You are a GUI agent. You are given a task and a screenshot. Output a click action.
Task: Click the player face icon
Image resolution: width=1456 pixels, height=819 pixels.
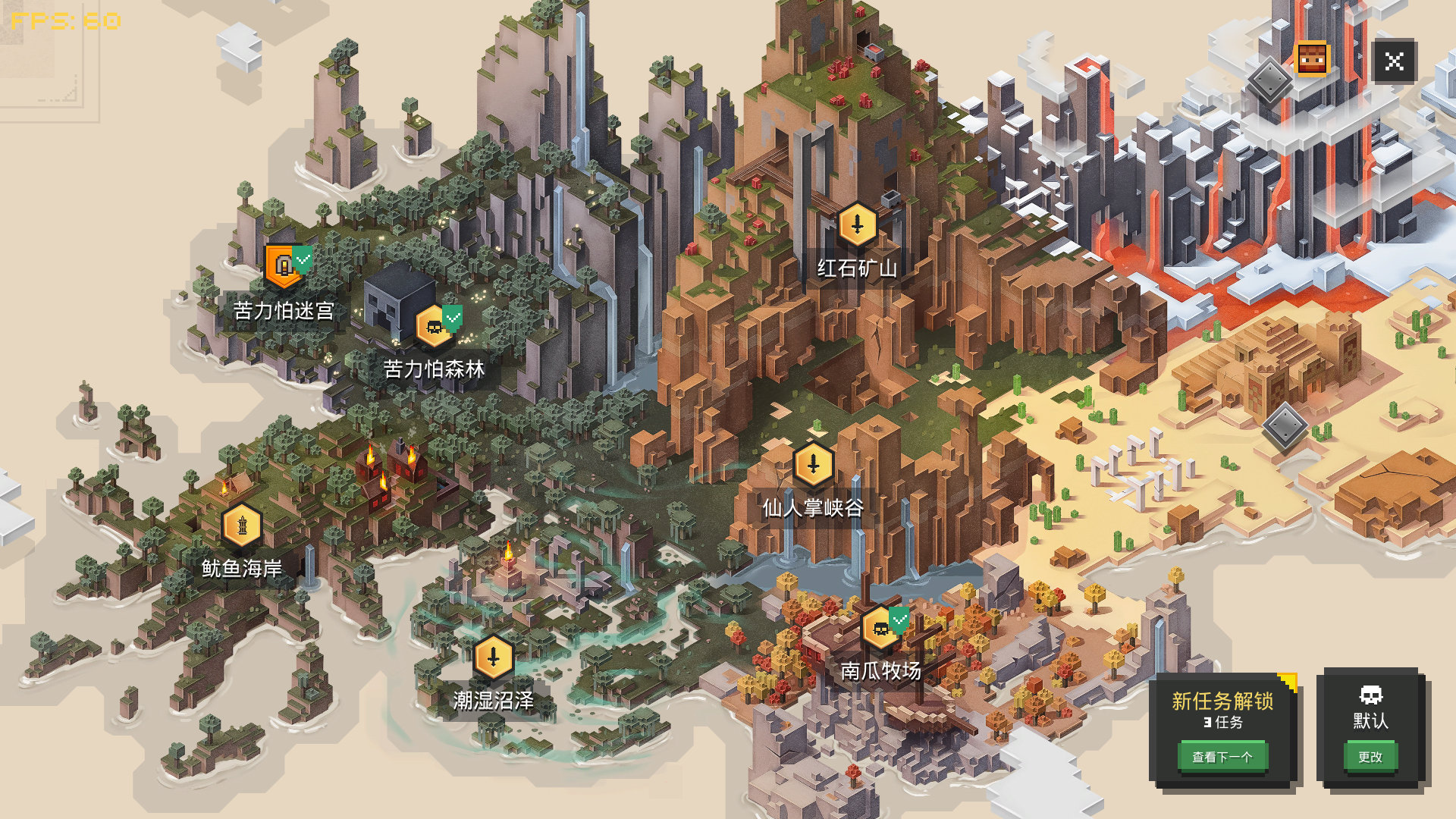pyautogui.click(x=1312, y=59)
